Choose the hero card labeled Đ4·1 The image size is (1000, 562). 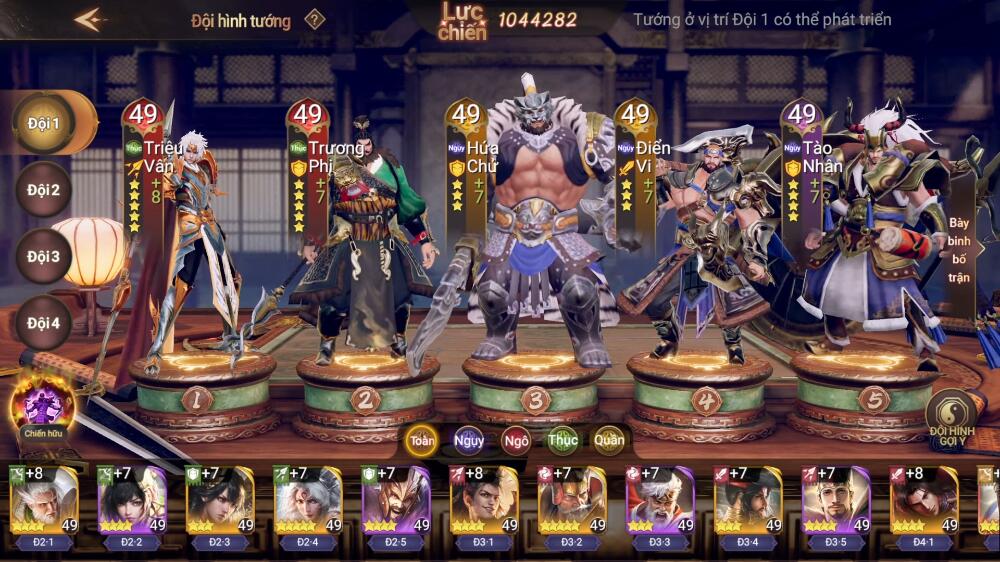[x=924, y=503]
